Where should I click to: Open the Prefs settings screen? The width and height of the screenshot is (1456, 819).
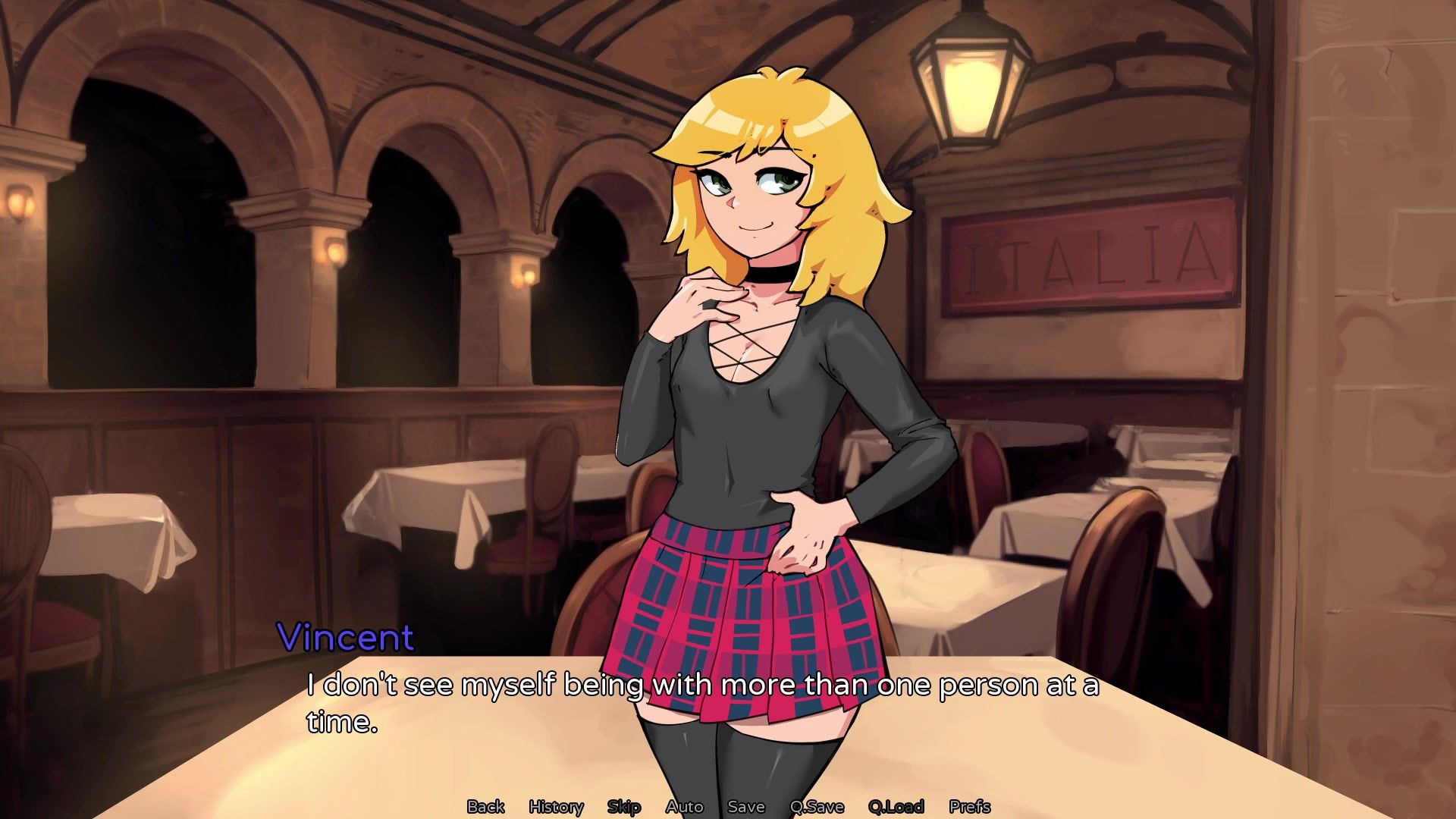pyautogui.click(x=969, y=806)
